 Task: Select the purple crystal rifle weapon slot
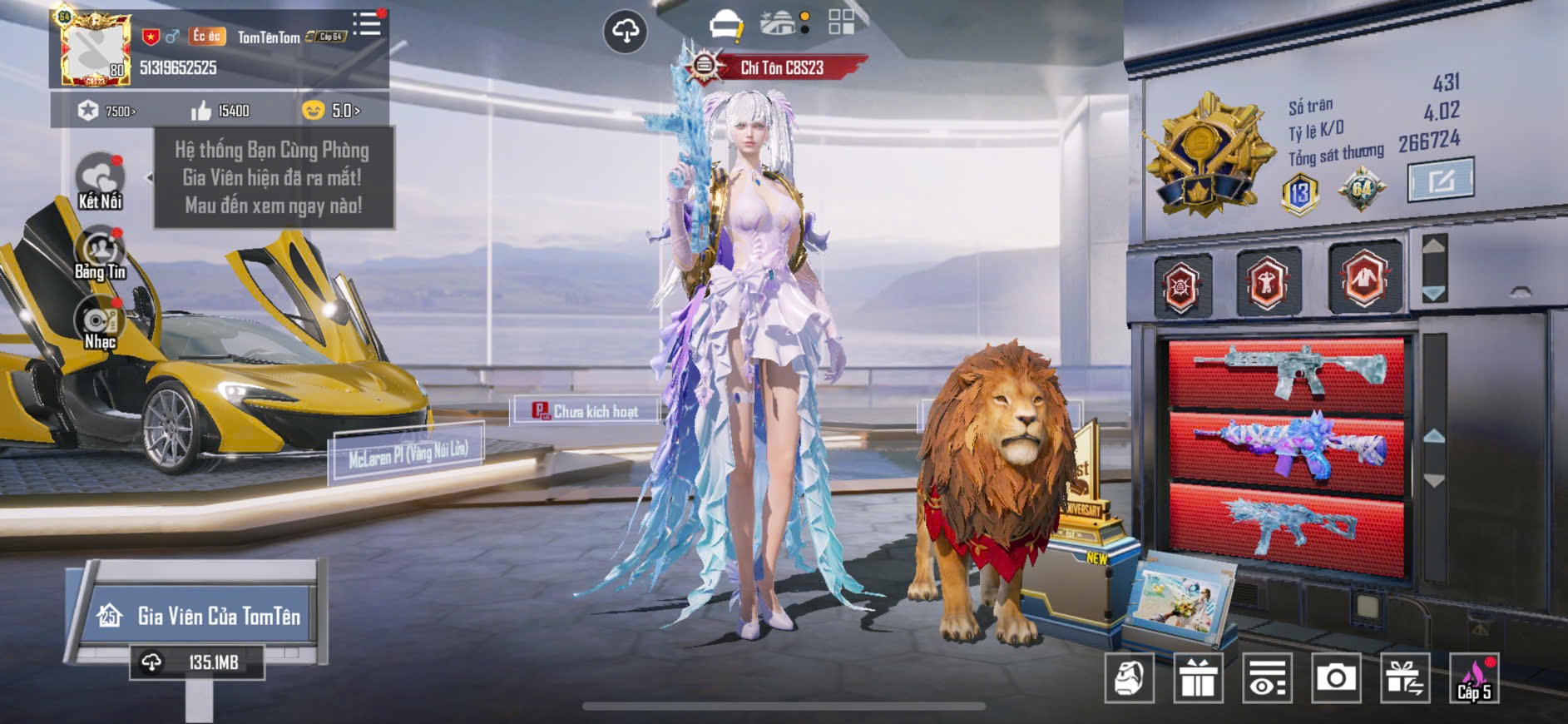tap(1287, 449)
